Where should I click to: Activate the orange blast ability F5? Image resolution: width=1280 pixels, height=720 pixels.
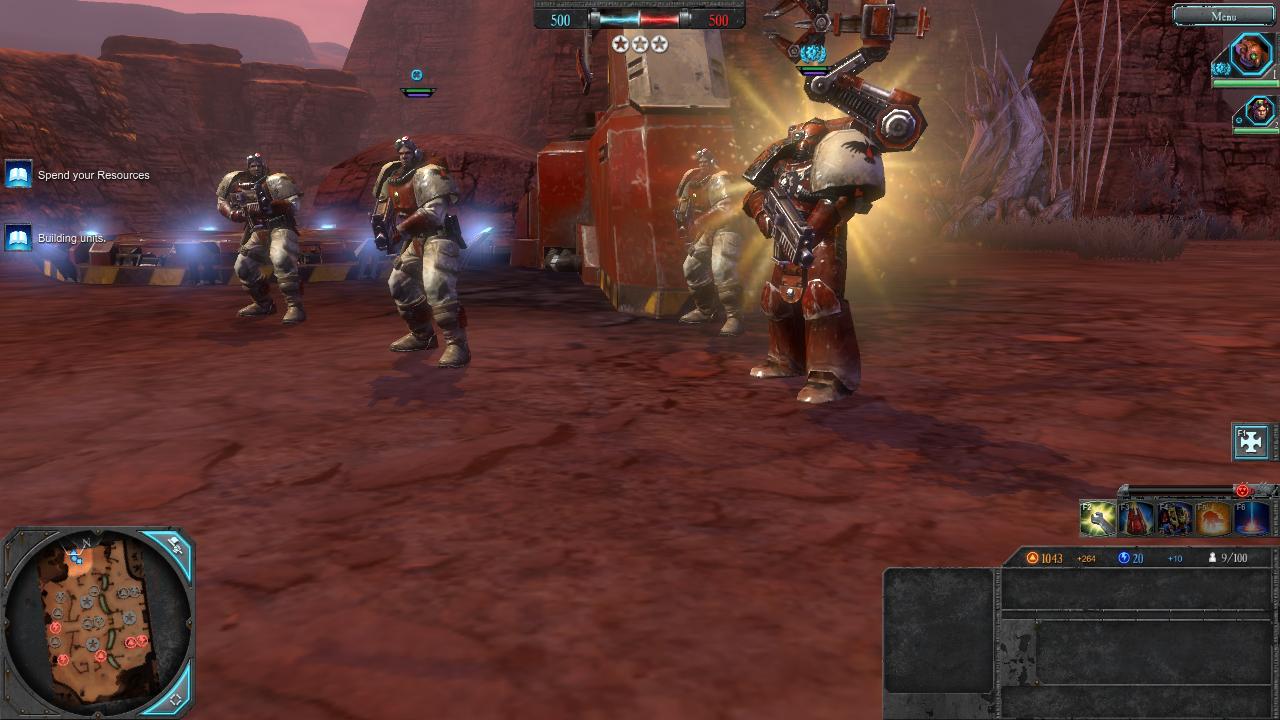click(1213, 518)
